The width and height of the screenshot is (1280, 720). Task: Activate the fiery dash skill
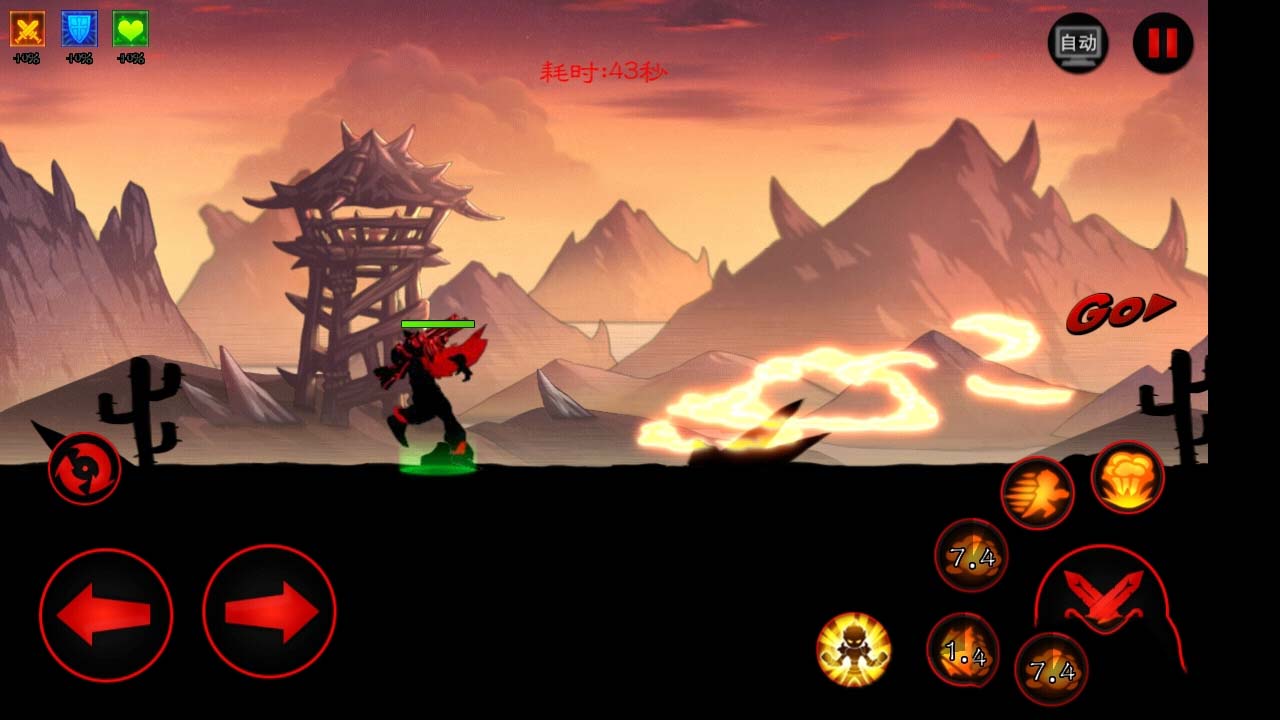(x=1037, y=493)
